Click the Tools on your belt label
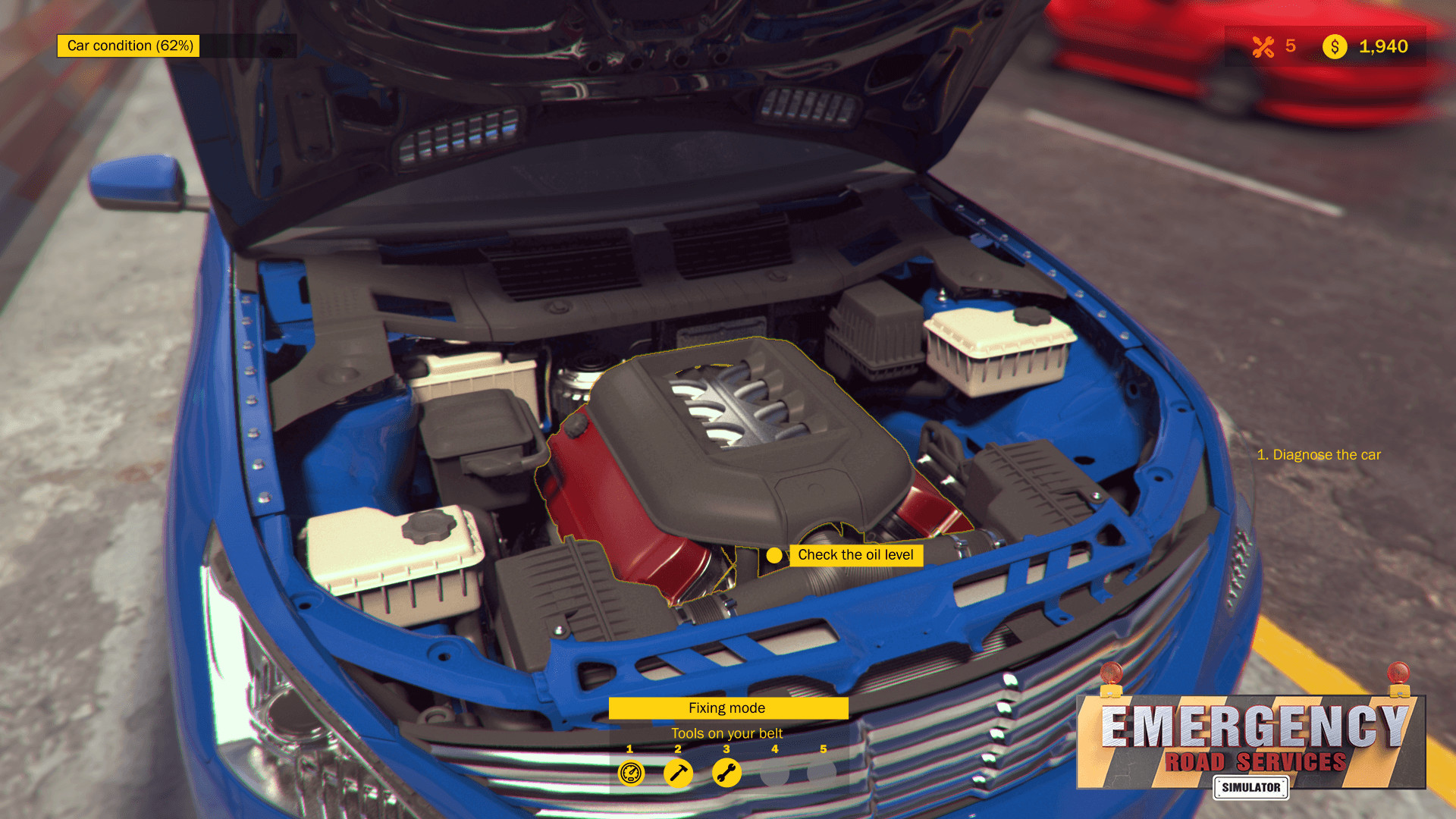Viewport: 1456px width, 819px height. (x=727, y=733)
